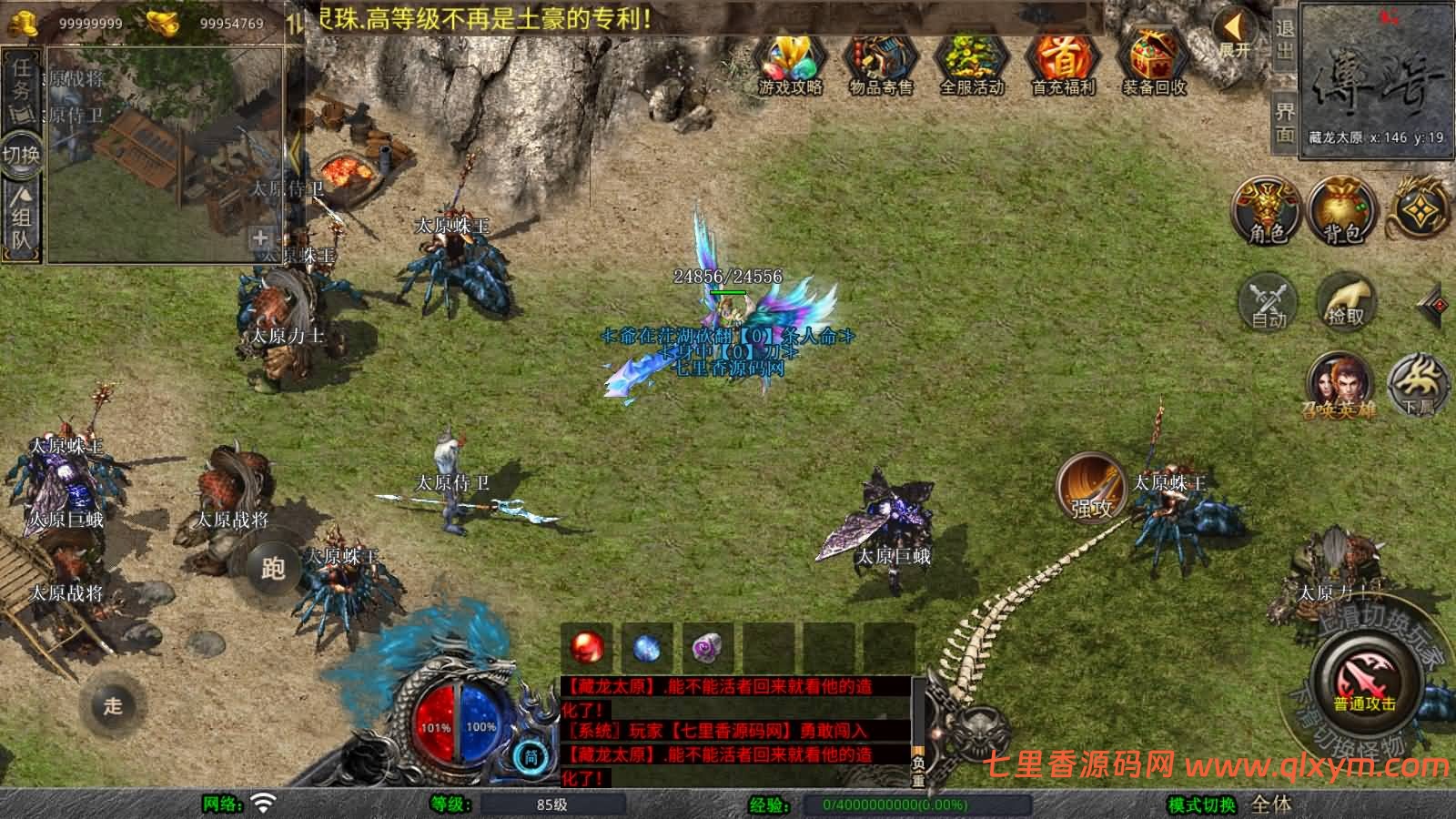Switch to the 界面 interface tab
The height and width of the screenshot is (819, 1456).
tap(1284, 122)
